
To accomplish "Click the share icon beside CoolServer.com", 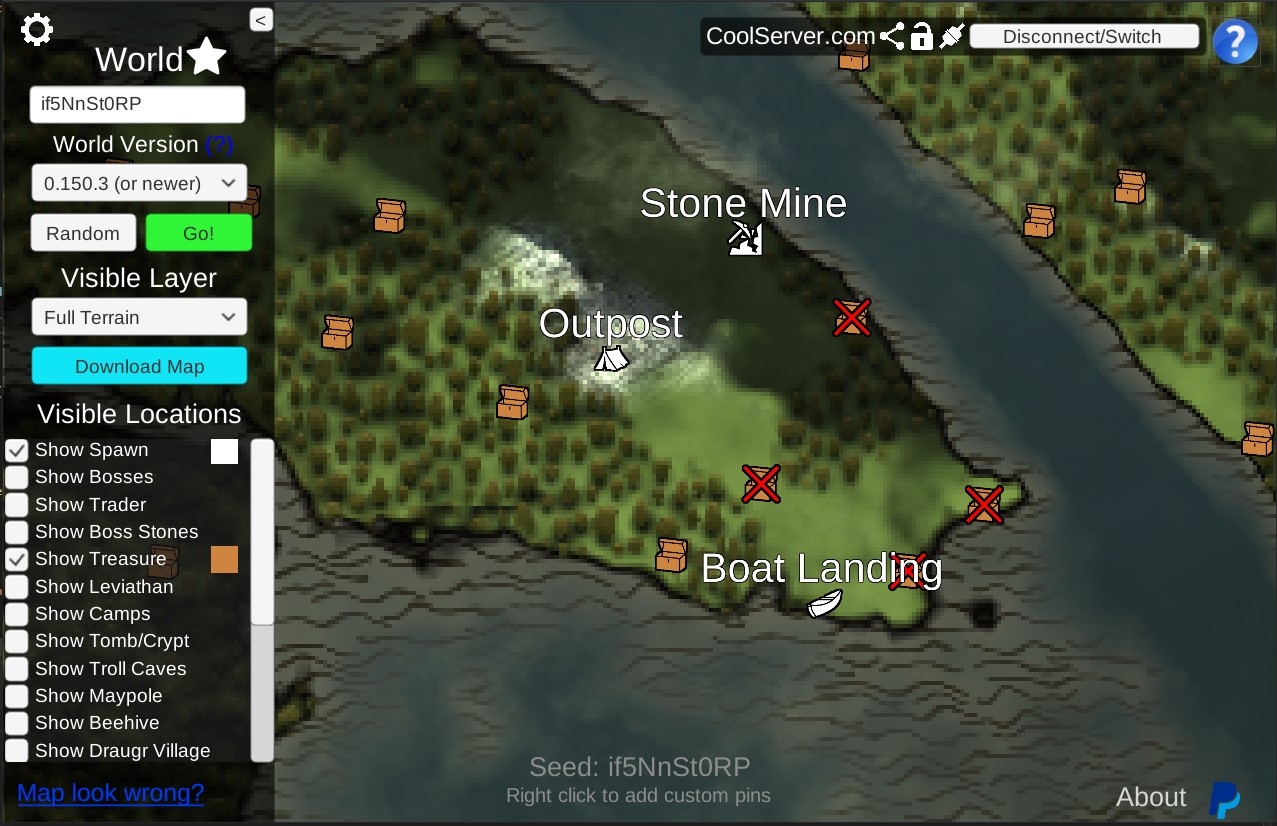I will [892, 37].
